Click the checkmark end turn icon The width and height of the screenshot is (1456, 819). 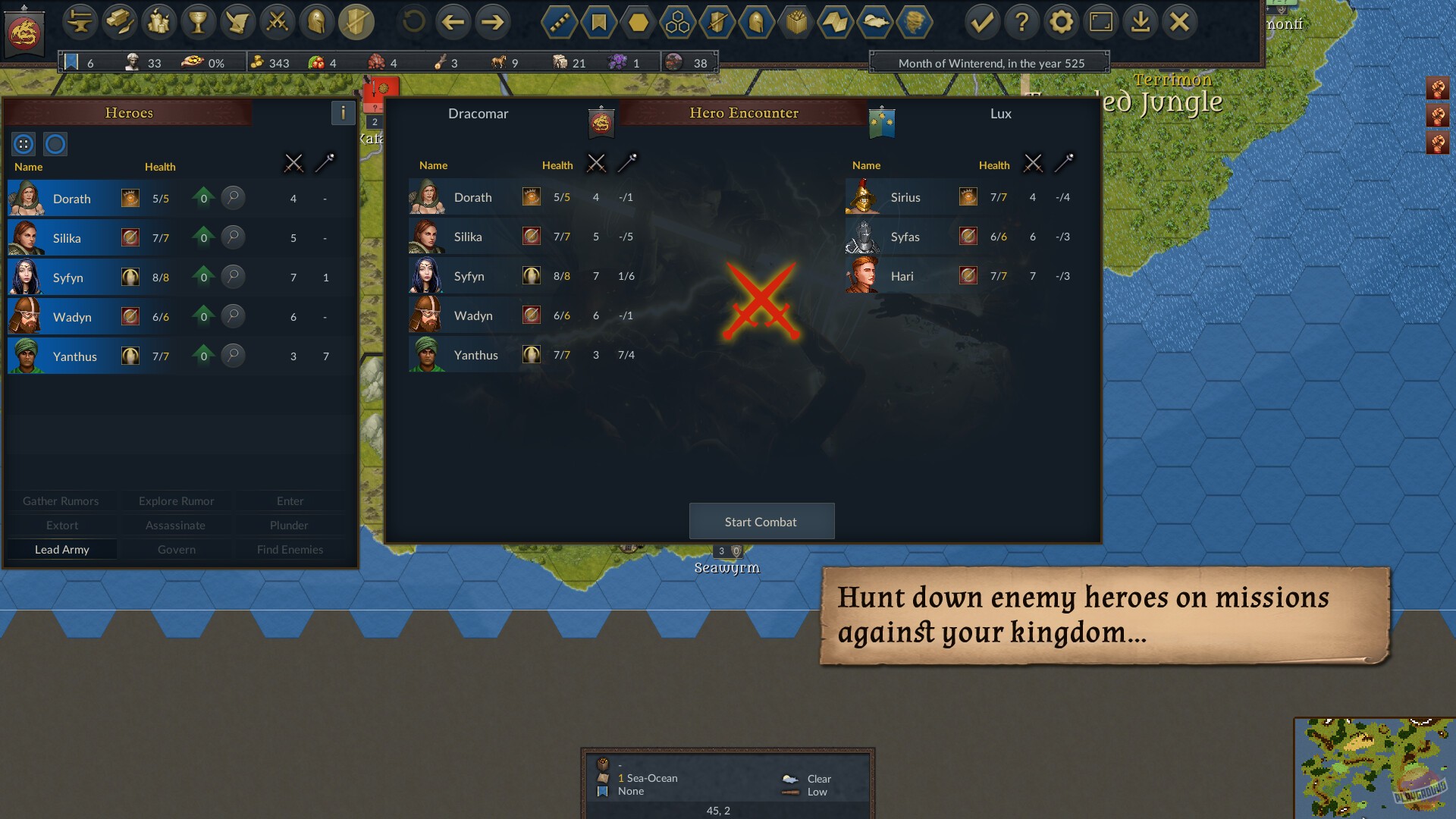point(984,22)
